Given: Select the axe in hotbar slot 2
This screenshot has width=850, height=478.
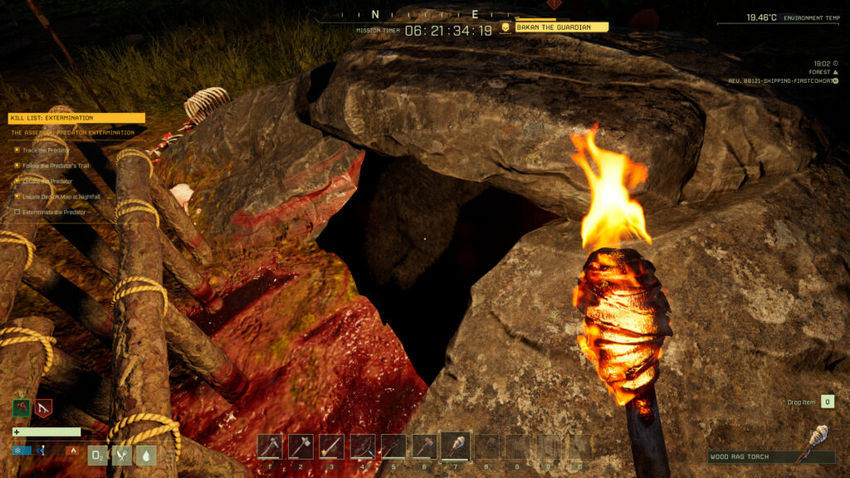Looking at the screenshot, I should [x=301, y=446].
